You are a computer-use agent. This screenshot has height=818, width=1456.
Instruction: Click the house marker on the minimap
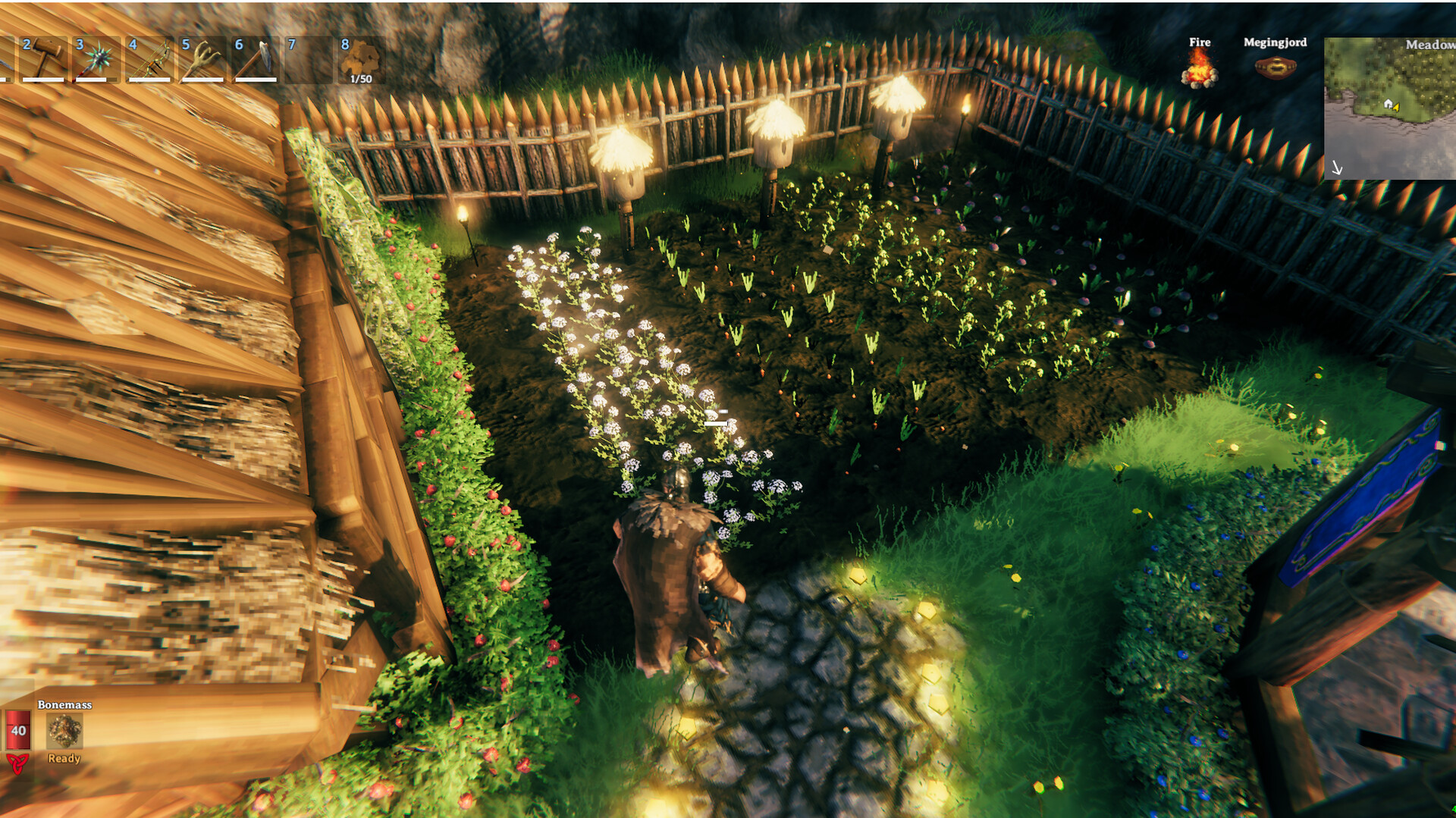1388,105
